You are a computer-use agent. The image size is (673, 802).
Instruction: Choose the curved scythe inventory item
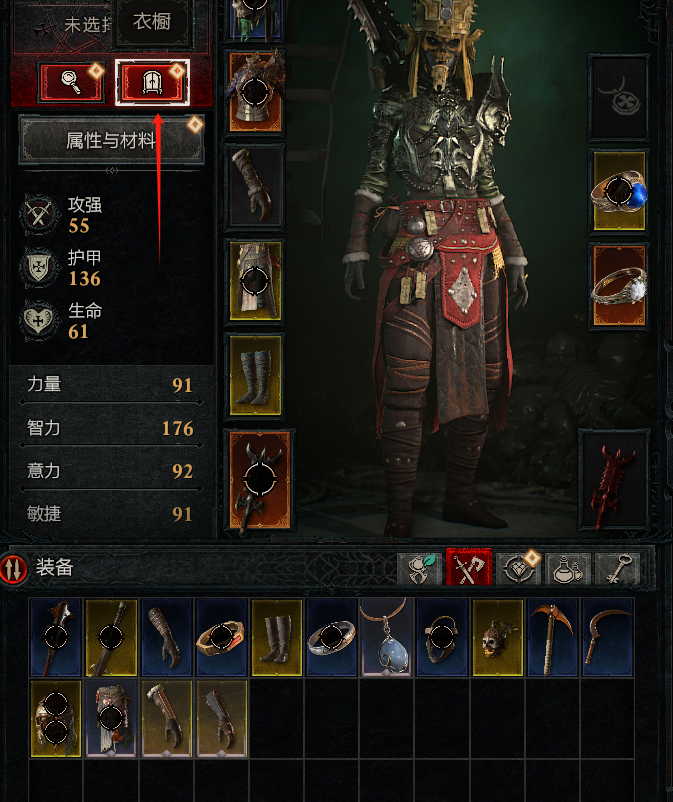pos(607,636)
